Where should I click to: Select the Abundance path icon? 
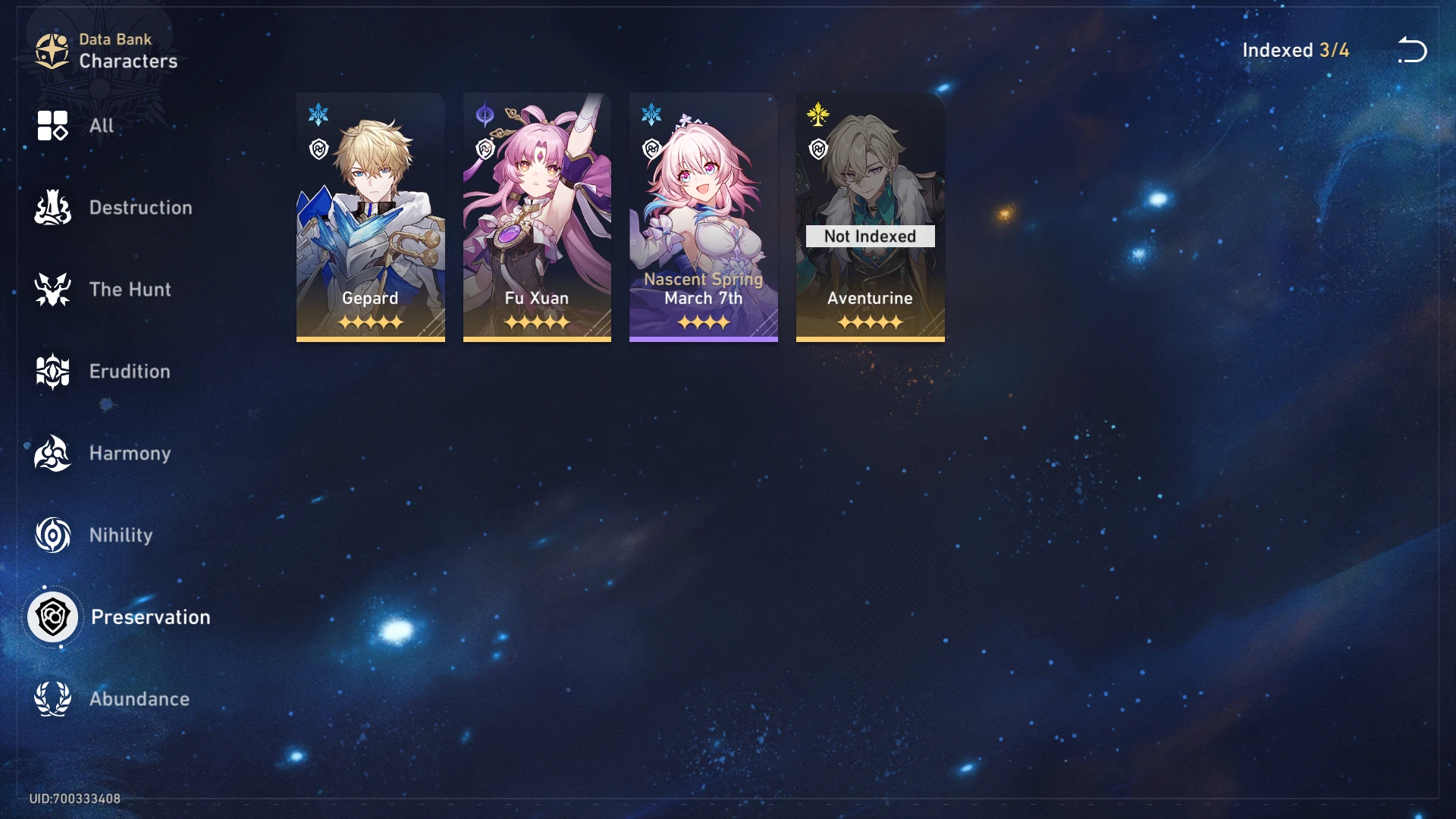click(52, 699)
